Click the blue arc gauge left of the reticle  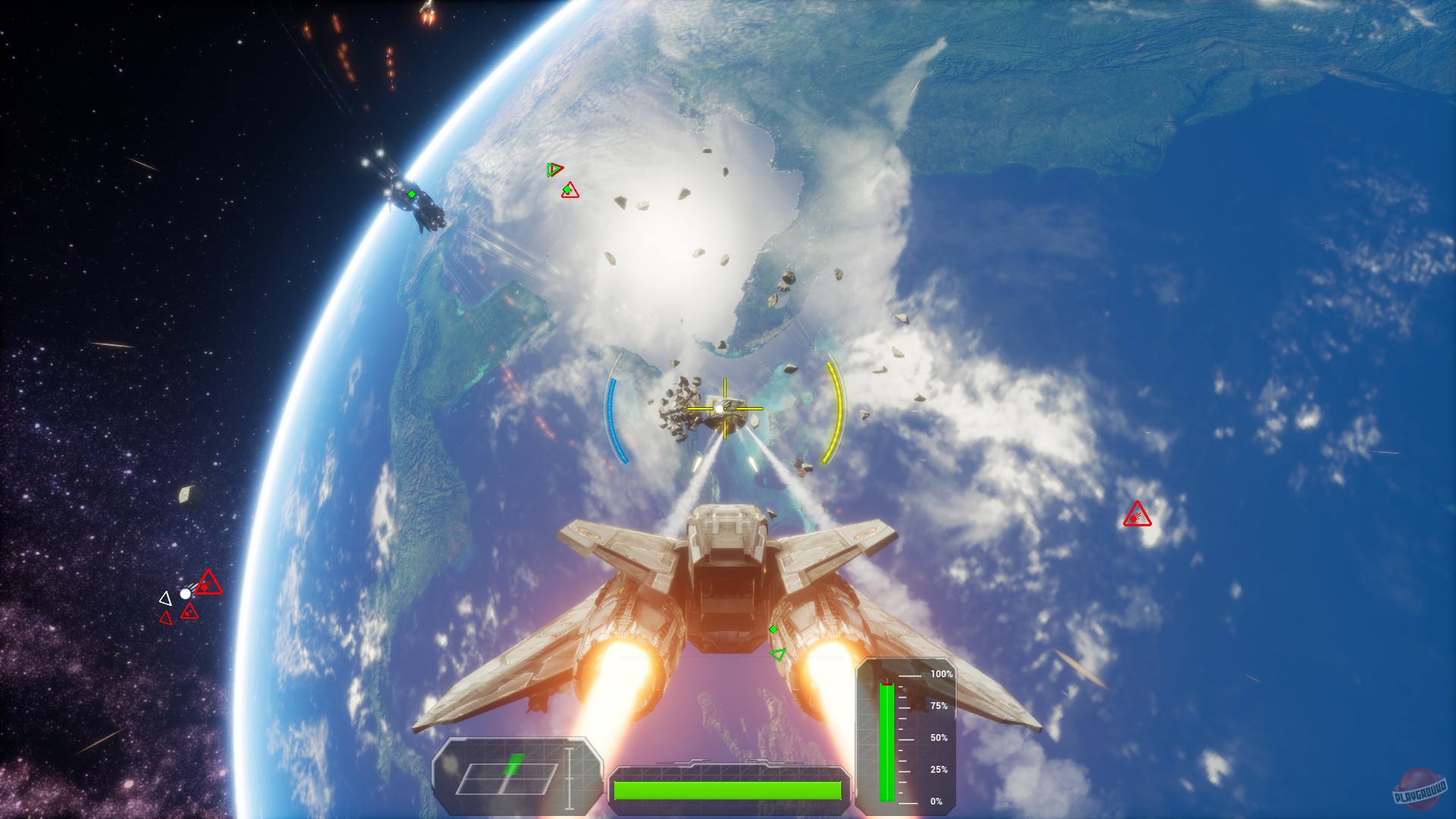point(611,416)
